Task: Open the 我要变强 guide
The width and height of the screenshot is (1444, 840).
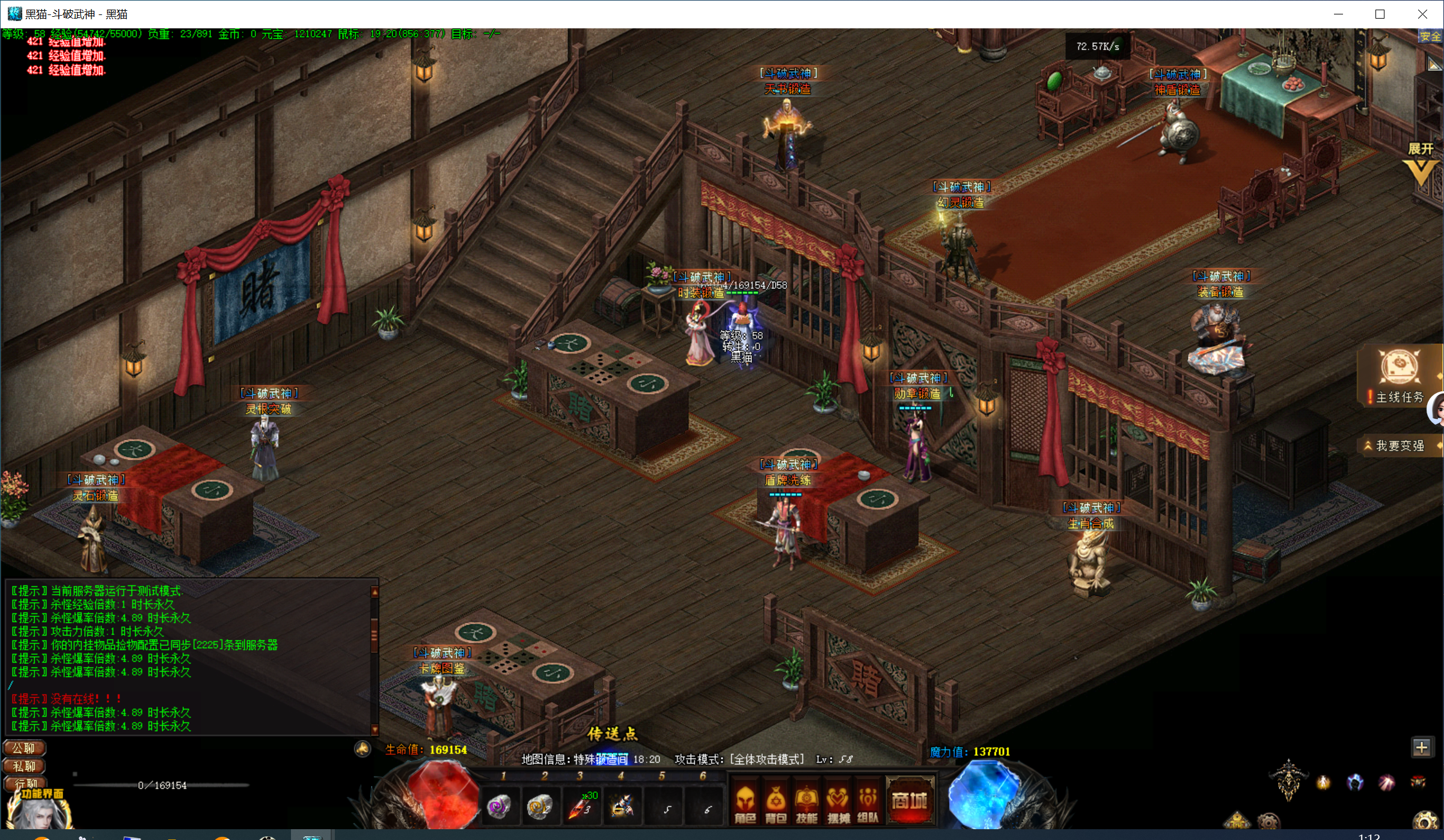Action: coord(1400,446)
